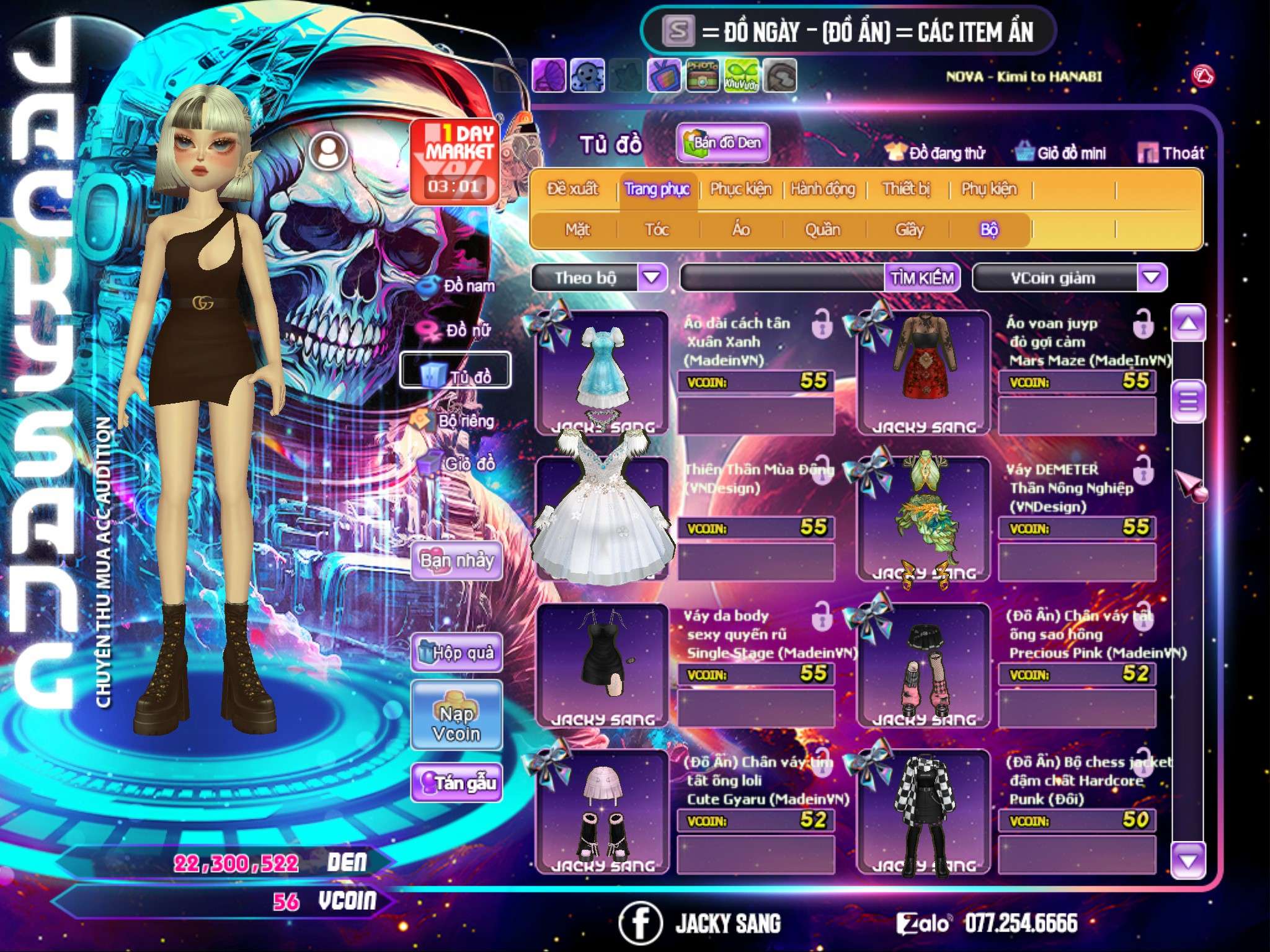Select the Hành động category tab
The height and width of the screenshot is (952, 1270).
[822, 189]
